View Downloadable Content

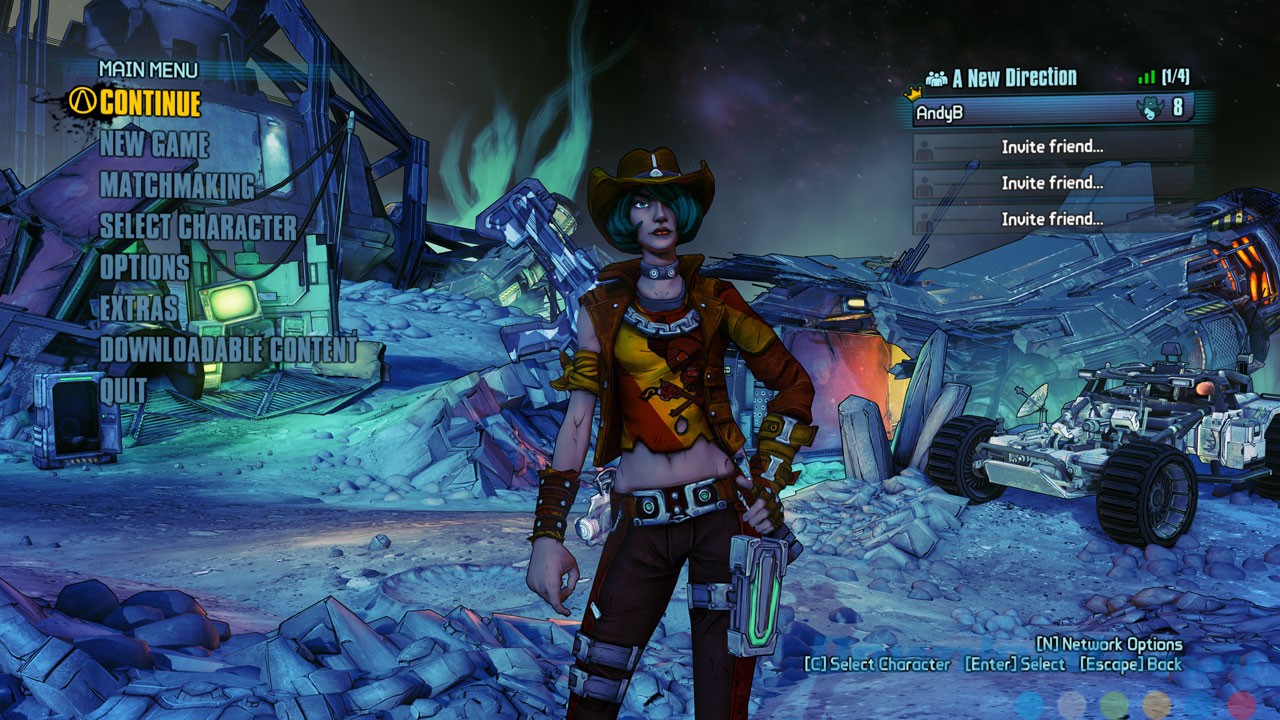click(228, 350)
